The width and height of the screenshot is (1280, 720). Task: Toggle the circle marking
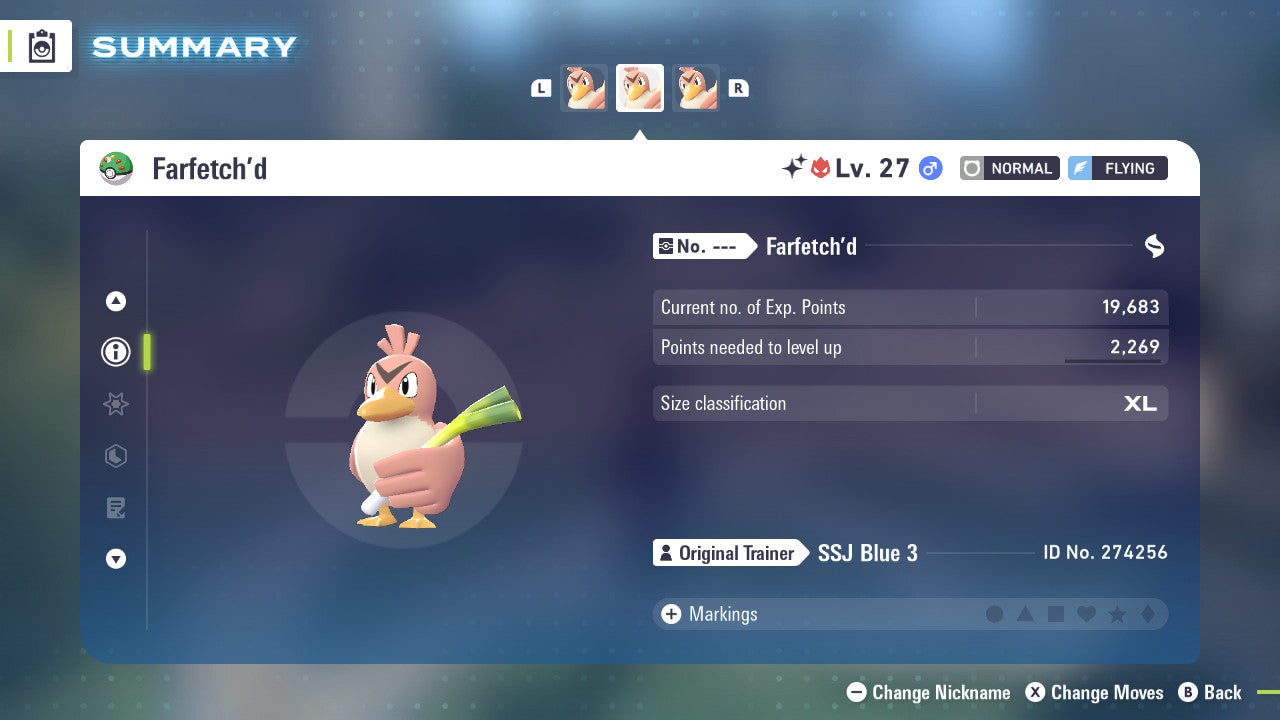[995, 614]
